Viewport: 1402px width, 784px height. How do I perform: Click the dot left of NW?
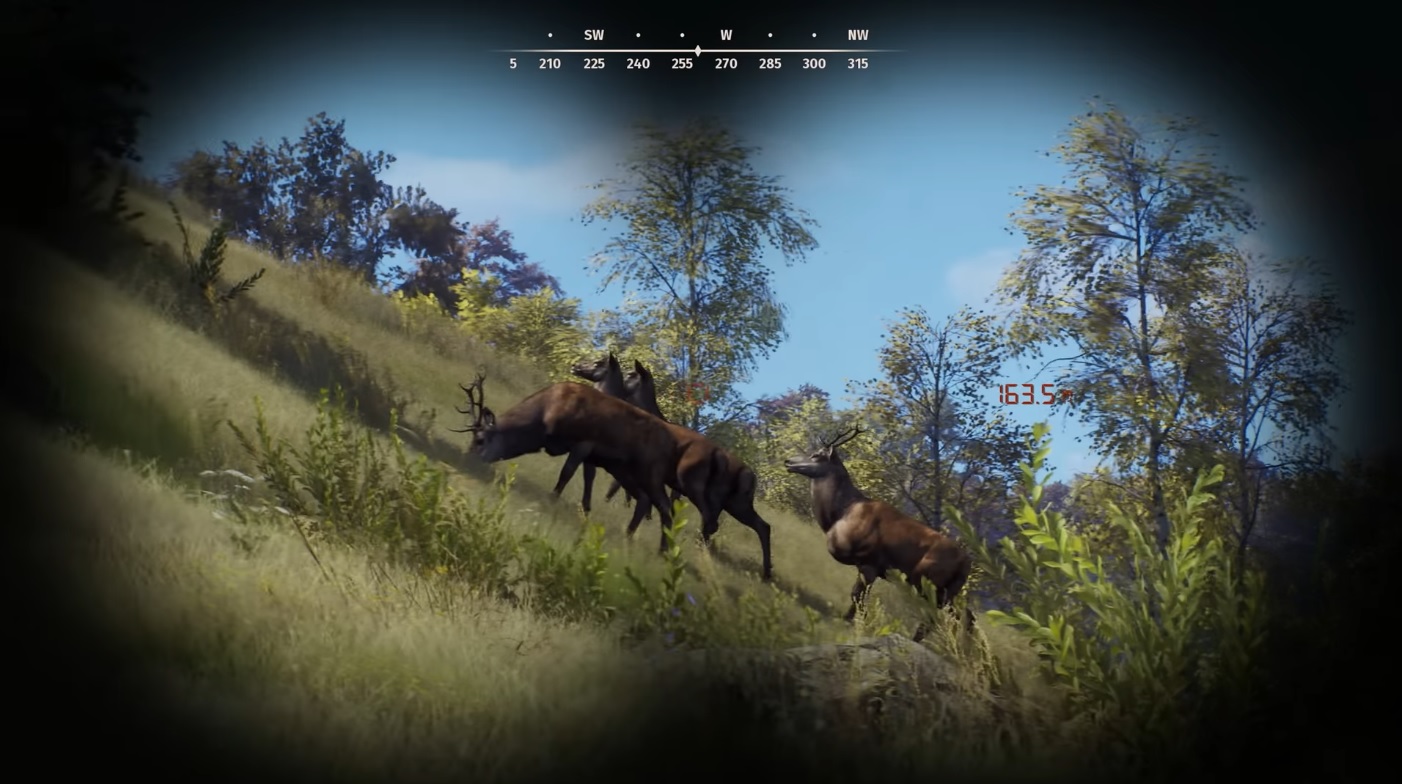click(815, 34)
